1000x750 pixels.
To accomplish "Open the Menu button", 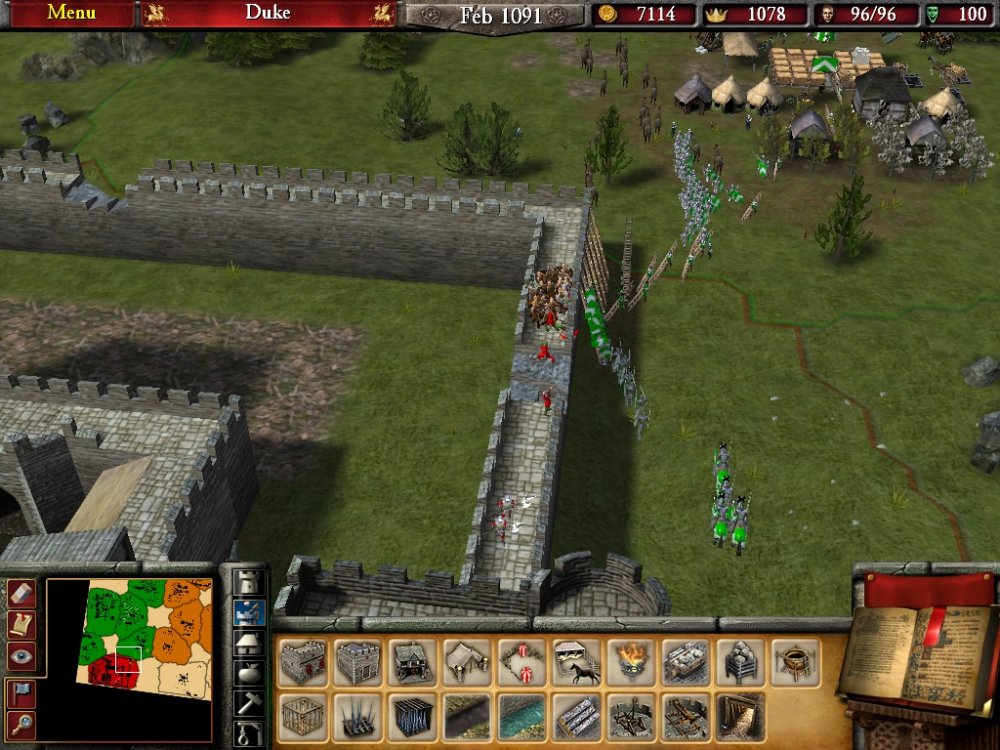I will pos(71,13).
